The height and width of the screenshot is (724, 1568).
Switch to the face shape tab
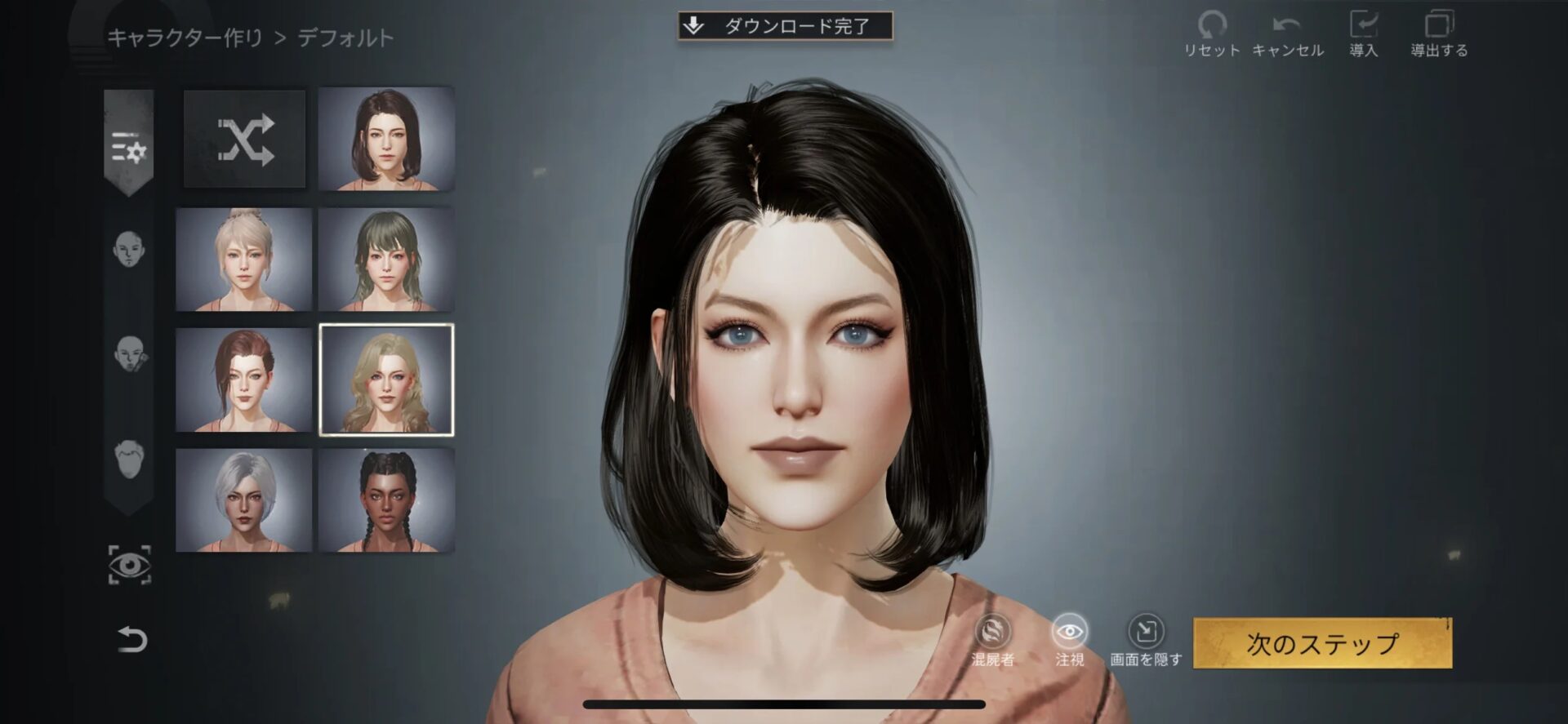coord(129,249)
